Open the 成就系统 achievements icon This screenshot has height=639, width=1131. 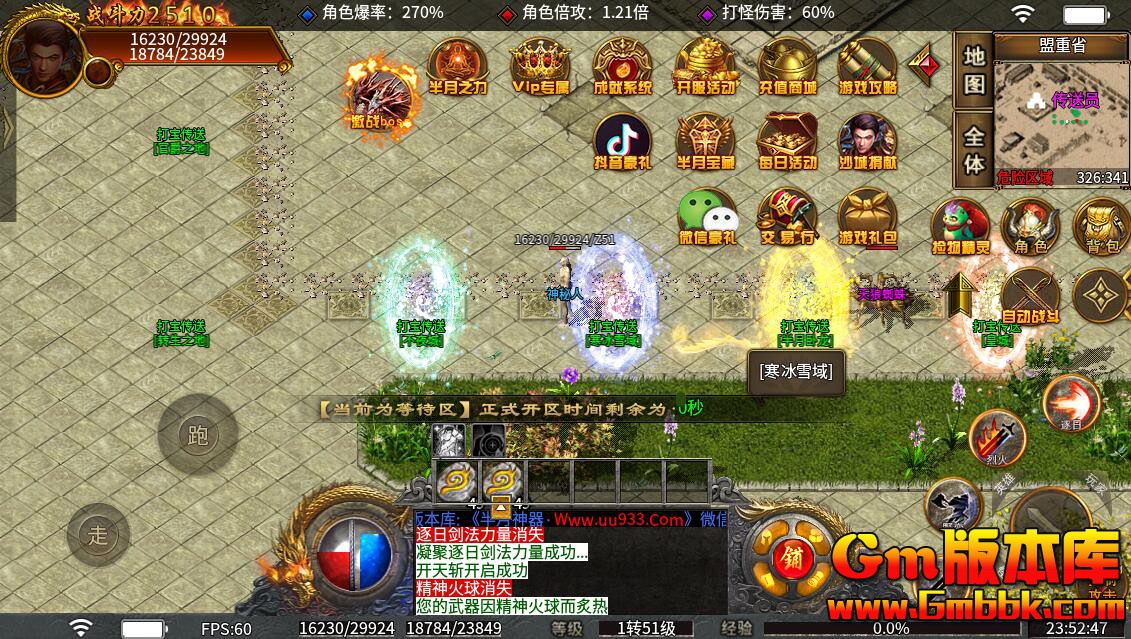pos(622,66)
